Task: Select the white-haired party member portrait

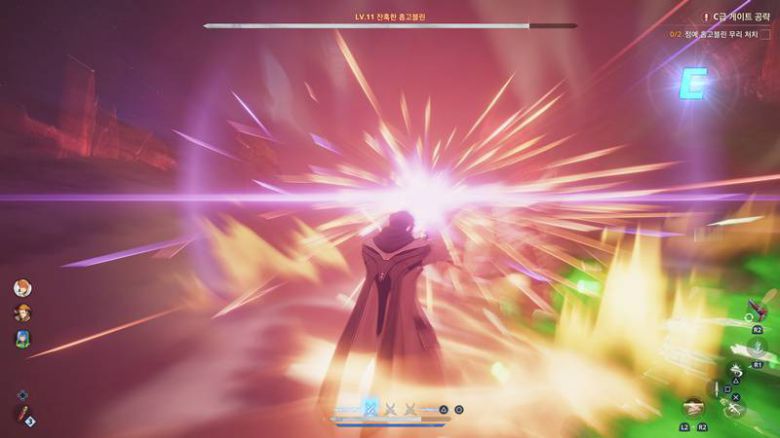Action: click(x=22, y=288)
